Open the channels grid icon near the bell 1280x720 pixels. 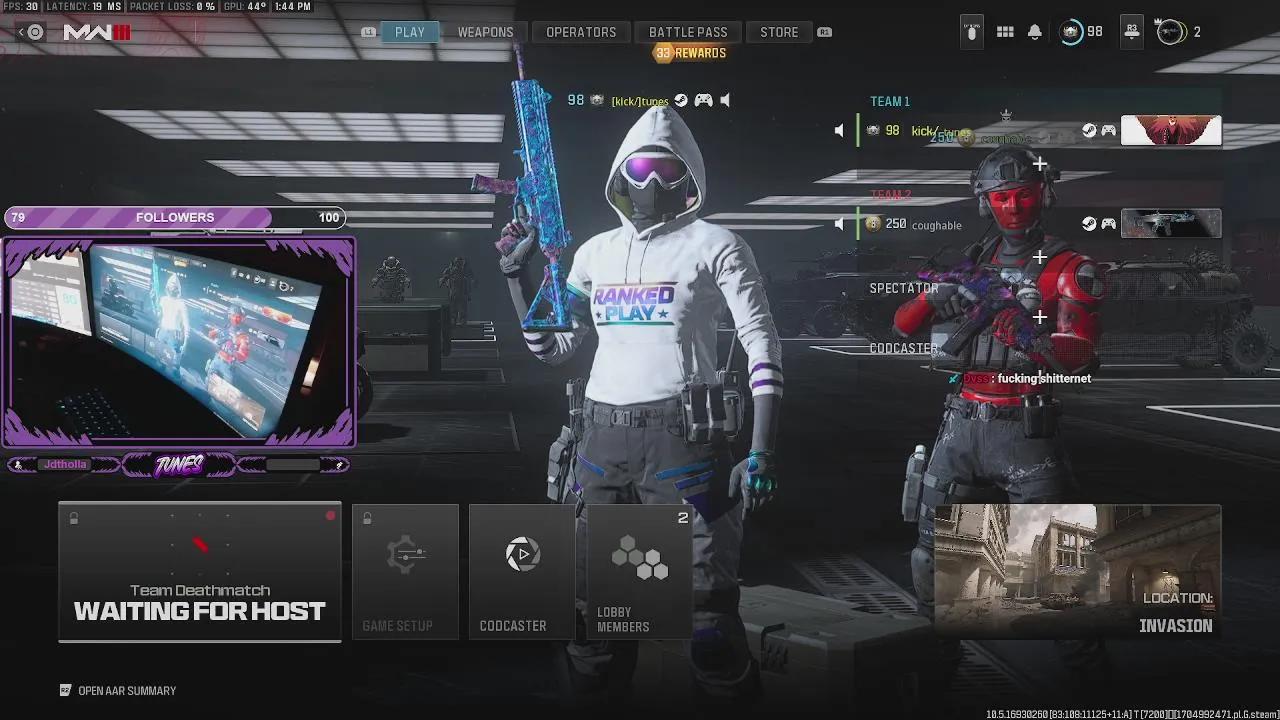pos(1005,31)
